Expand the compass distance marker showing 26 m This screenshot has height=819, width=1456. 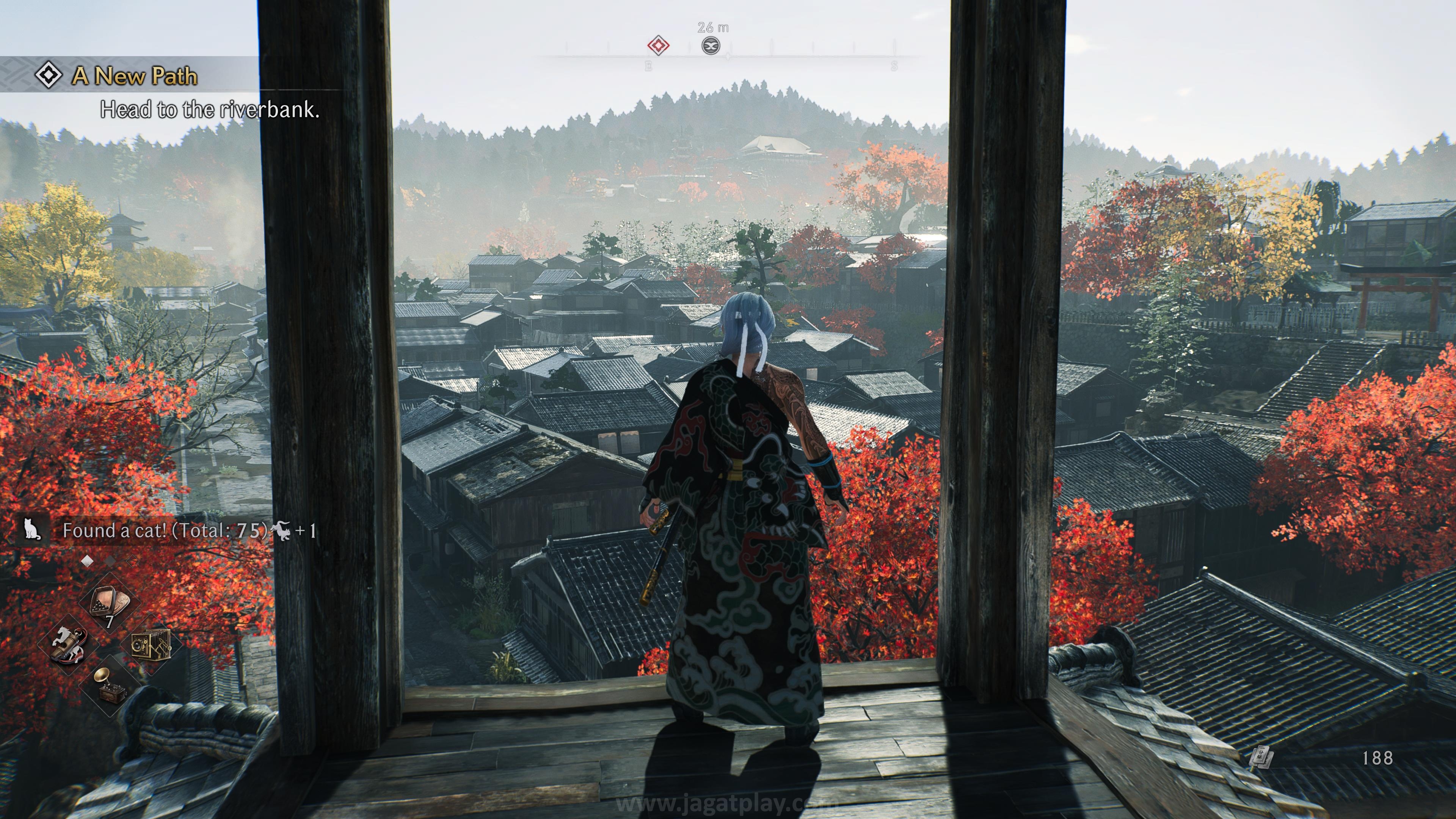pyautogui.click(x=713, y=27)
